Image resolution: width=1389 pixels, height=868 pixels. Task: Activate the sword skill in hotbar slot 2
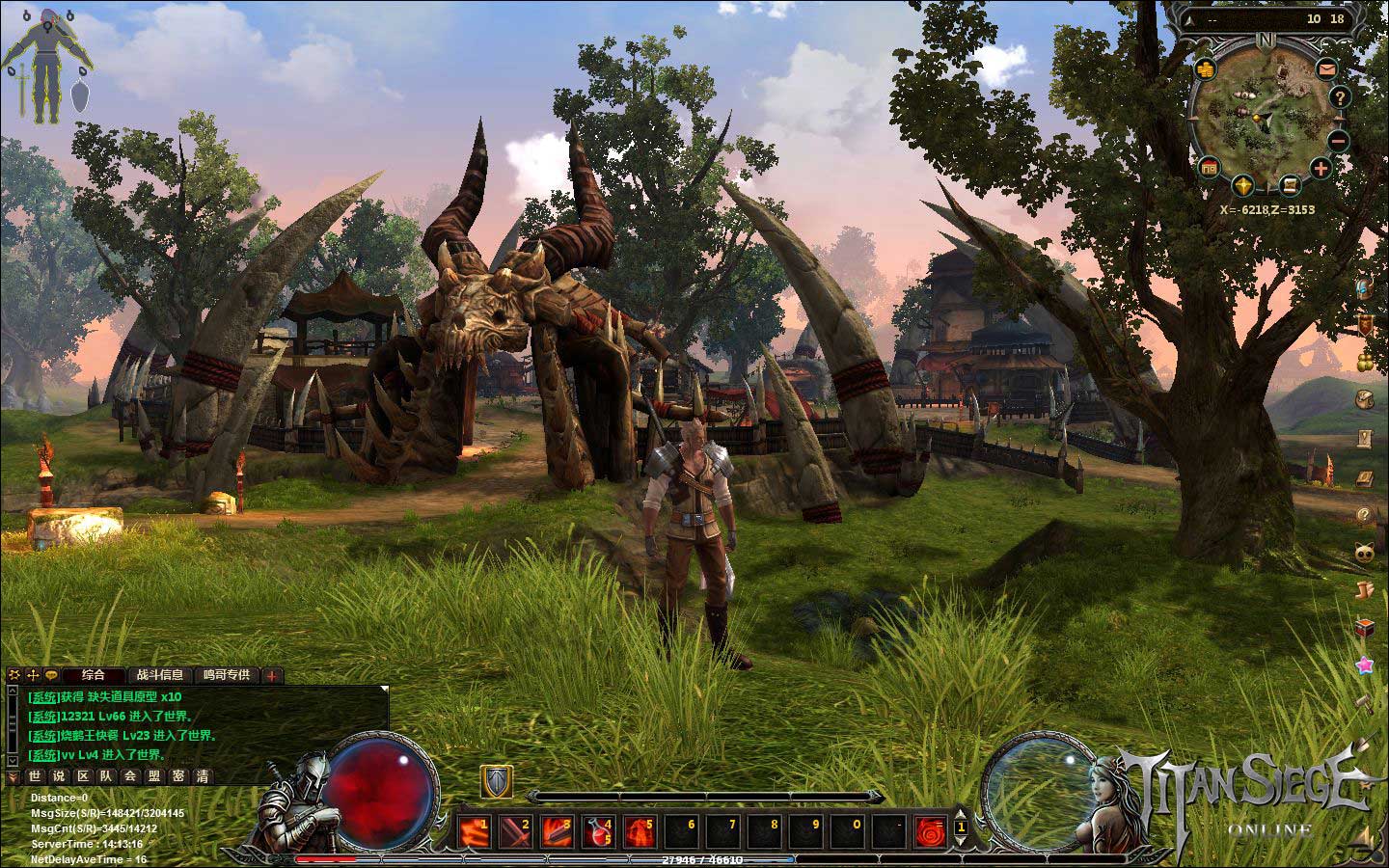(517, 828)
